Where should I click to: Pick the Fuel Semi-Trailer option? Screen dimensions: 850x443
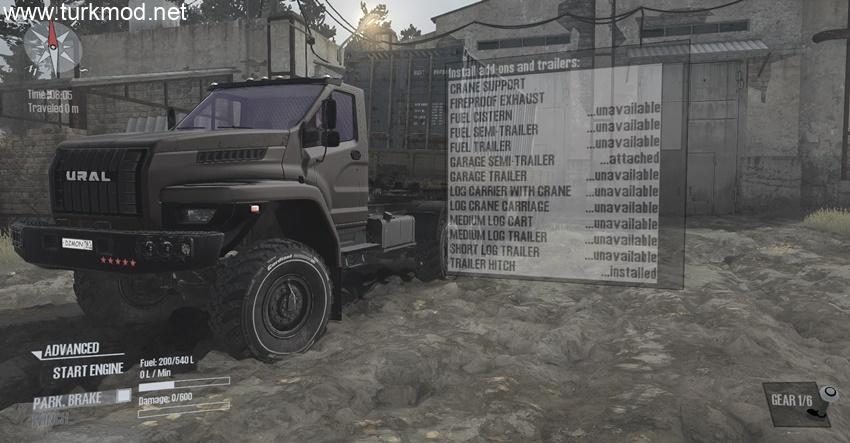click(x=493, y=130)
